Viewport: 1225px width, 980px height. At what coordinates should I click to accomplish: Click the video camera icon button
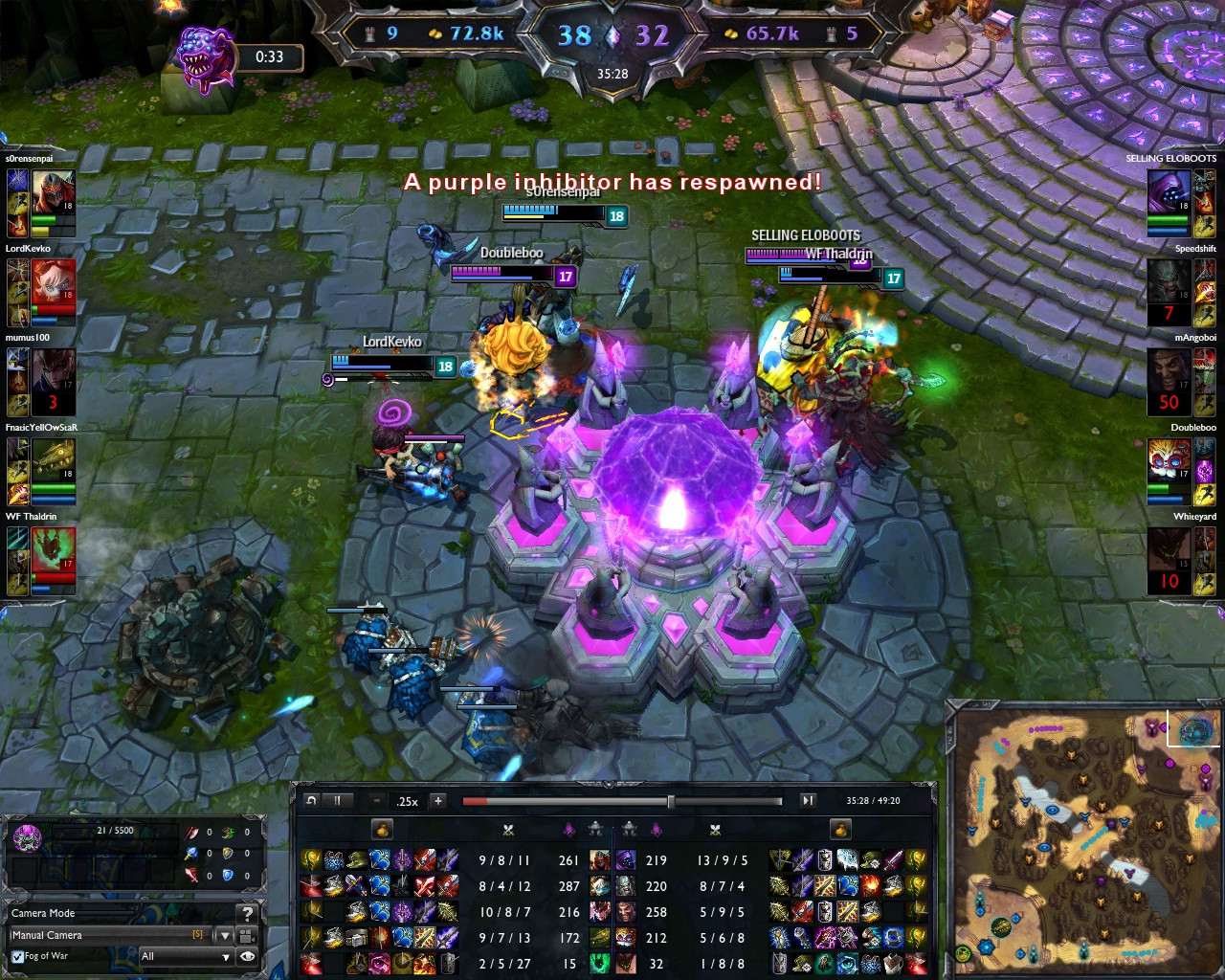tap(247, 935)
